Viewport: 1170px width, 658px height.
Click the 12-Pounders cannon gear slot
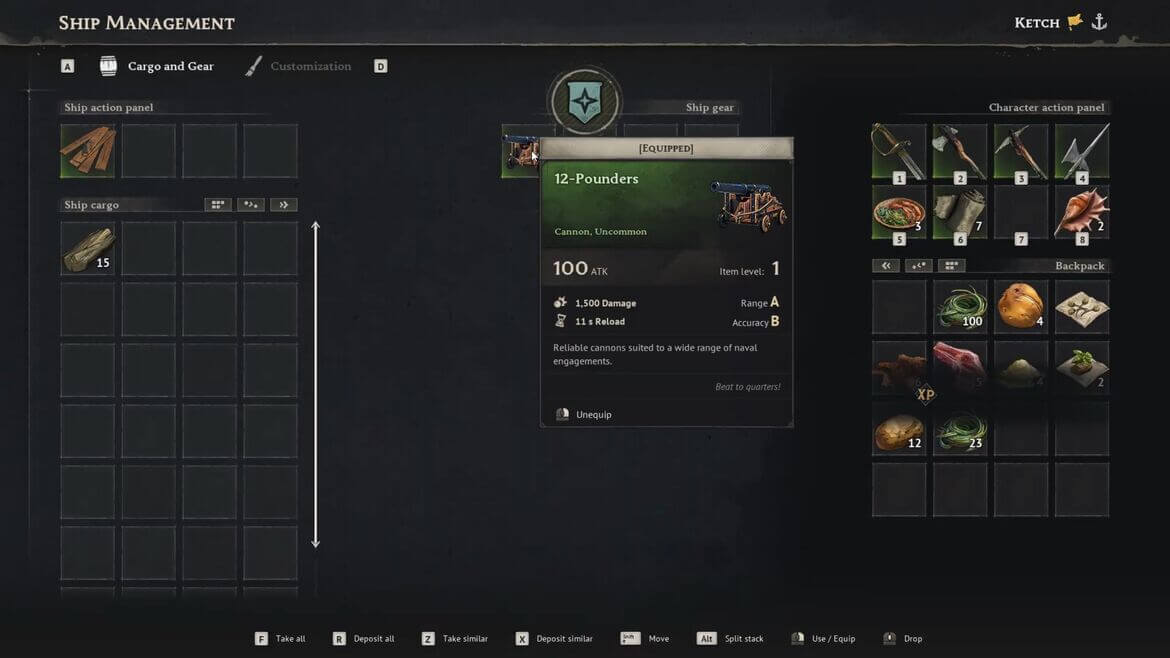[519, 154]
